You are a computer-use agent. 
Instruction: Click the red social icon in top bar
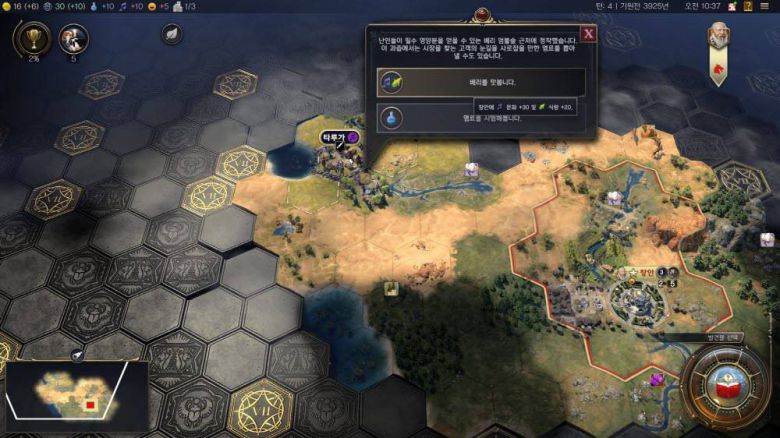(732, 6)
